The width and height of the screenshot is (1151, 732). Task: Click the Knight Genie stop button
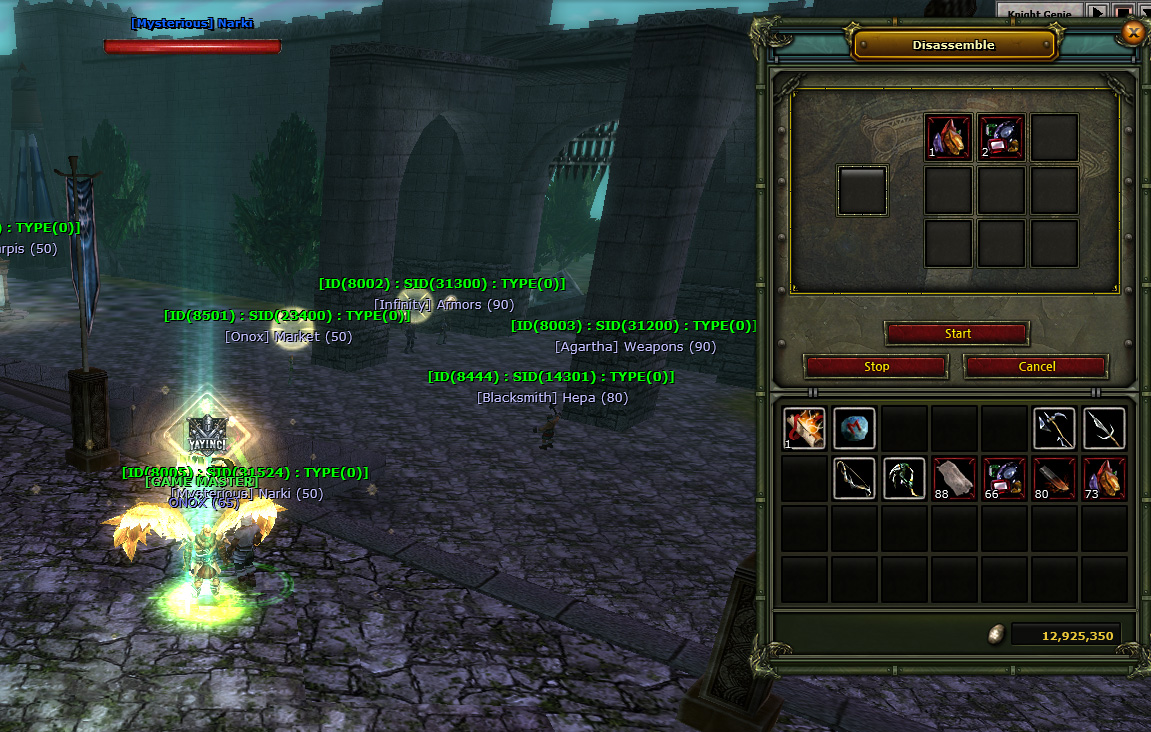tap(1123, 12)
